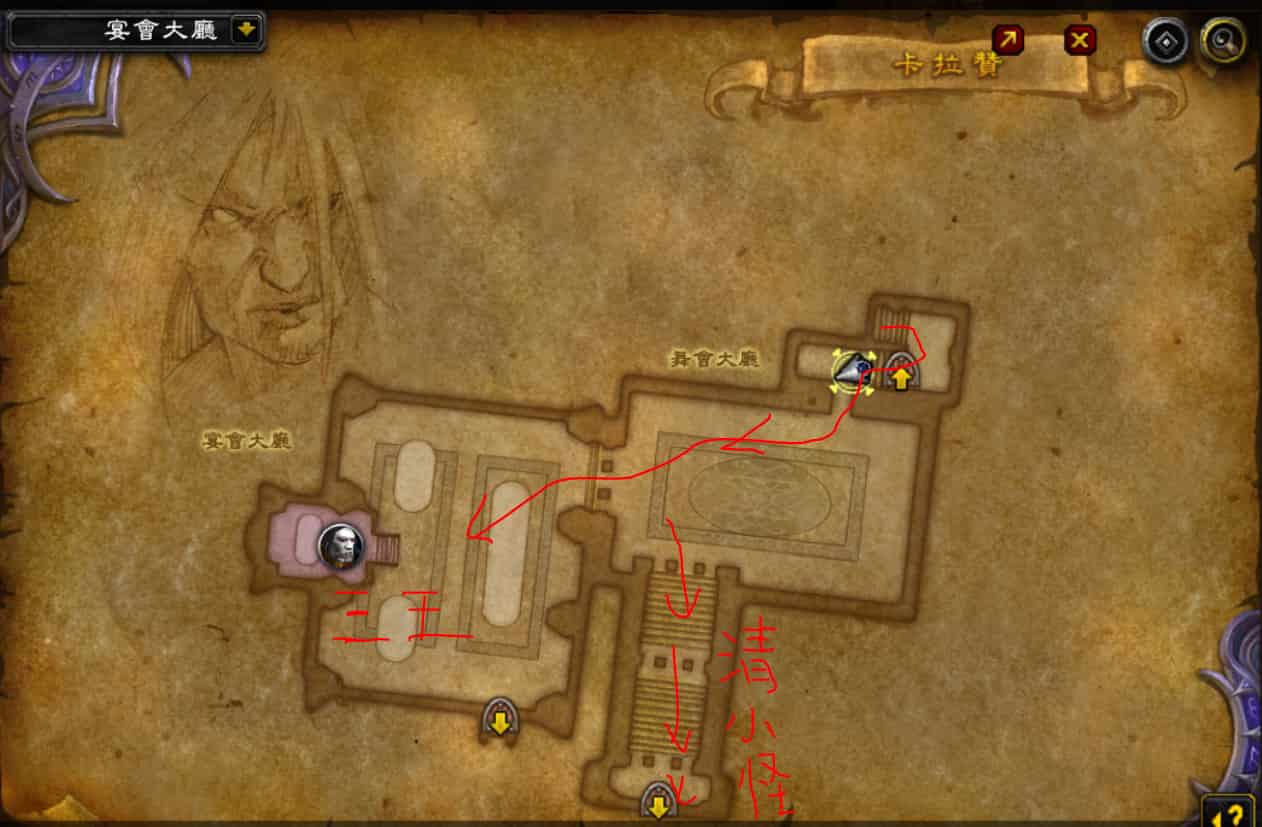Maximize the map with the red arrow button
Image resolution: width=1262 pixels, height=827 pixels.
click(1007, 39)
